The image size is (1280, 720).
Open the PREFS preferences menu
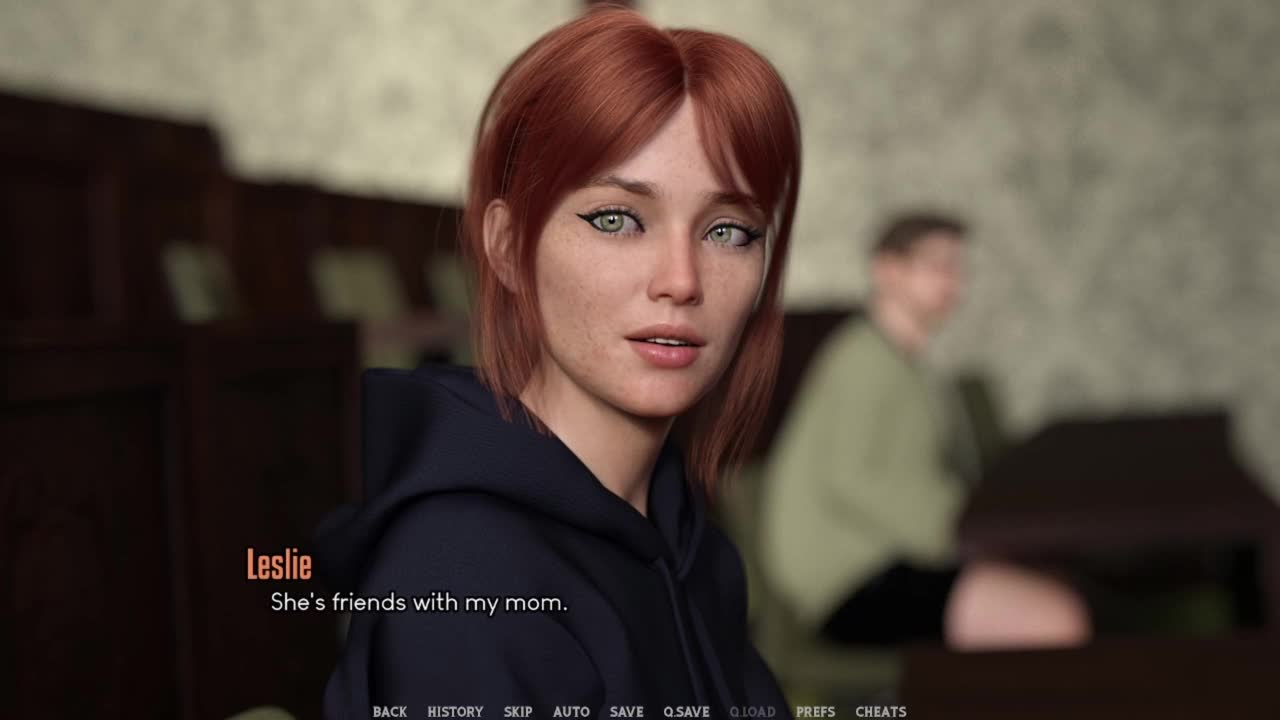(x=815, y=712)
